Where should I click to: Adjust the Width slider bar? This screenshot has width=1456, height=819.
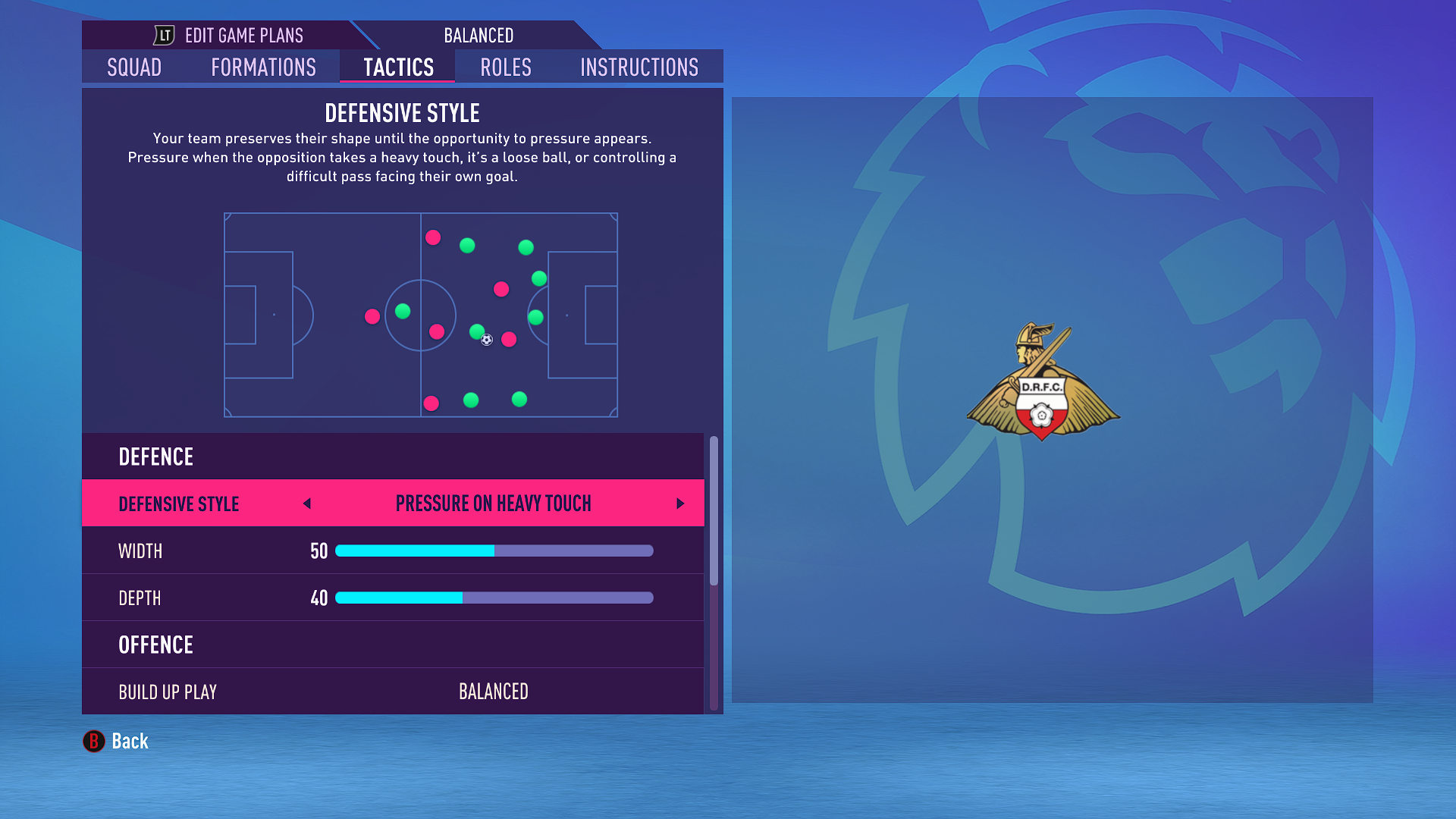[494, 551]
